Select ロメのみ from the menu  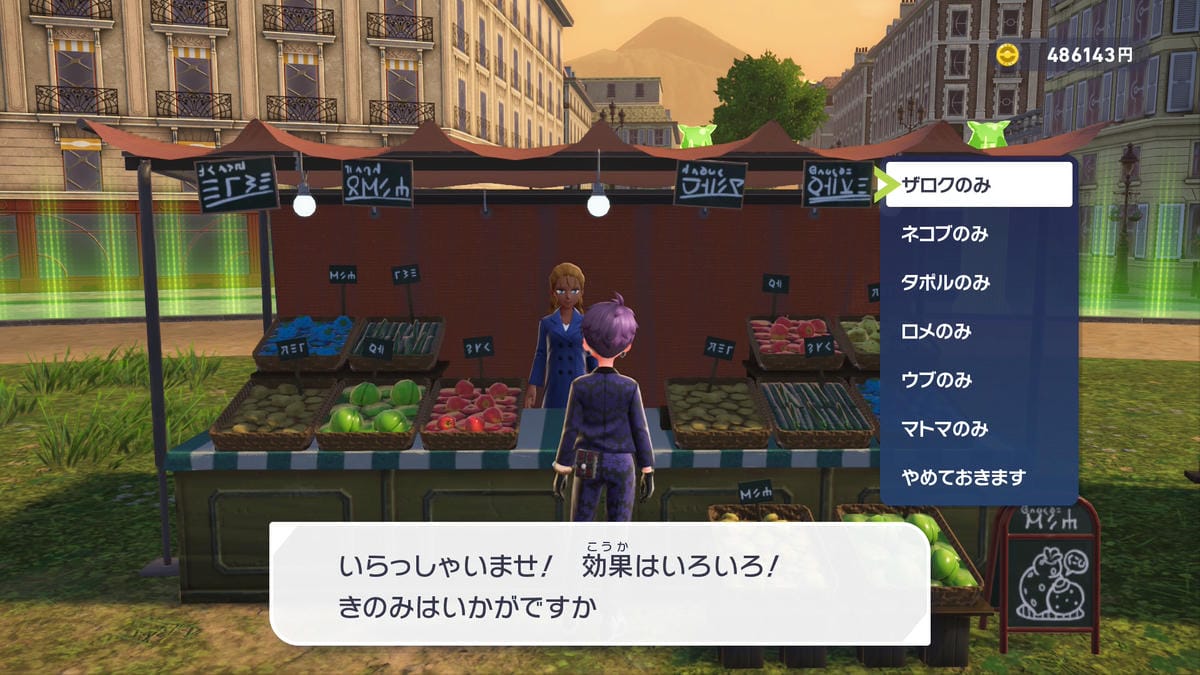click(978, 331)
